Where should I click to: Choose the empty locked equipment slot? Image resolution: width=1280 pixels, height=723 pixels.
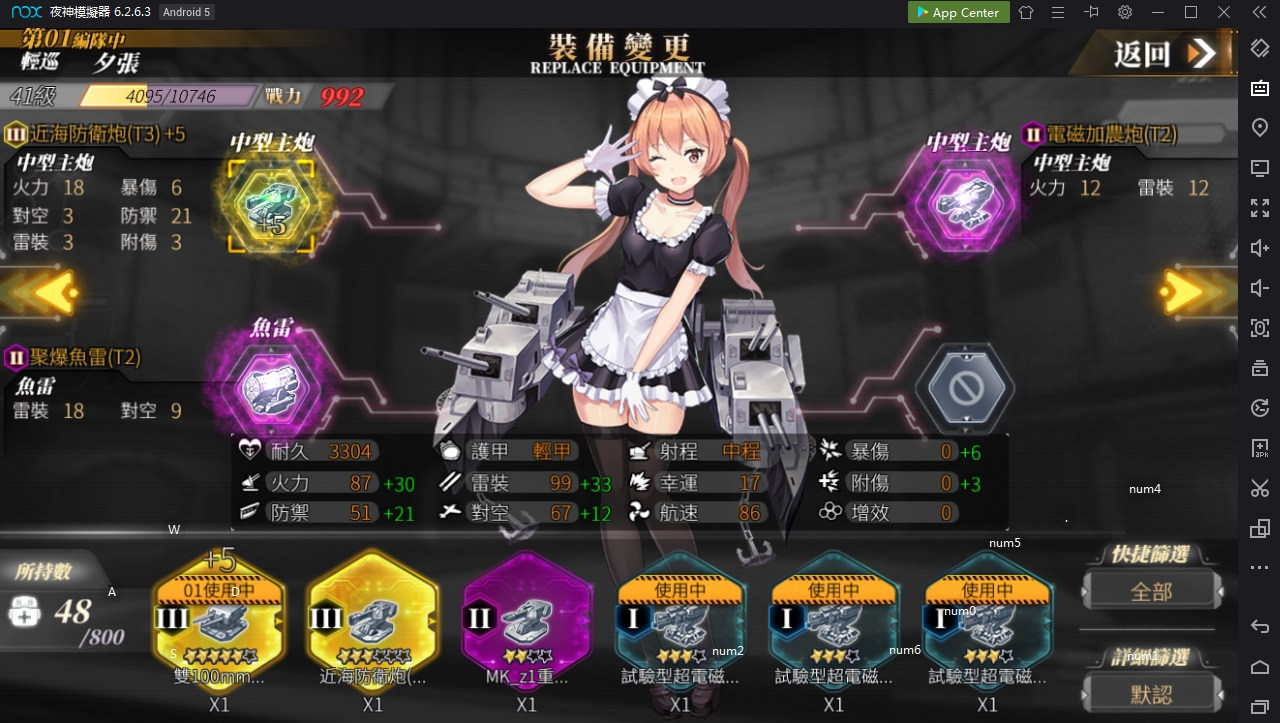click(964, 389)
